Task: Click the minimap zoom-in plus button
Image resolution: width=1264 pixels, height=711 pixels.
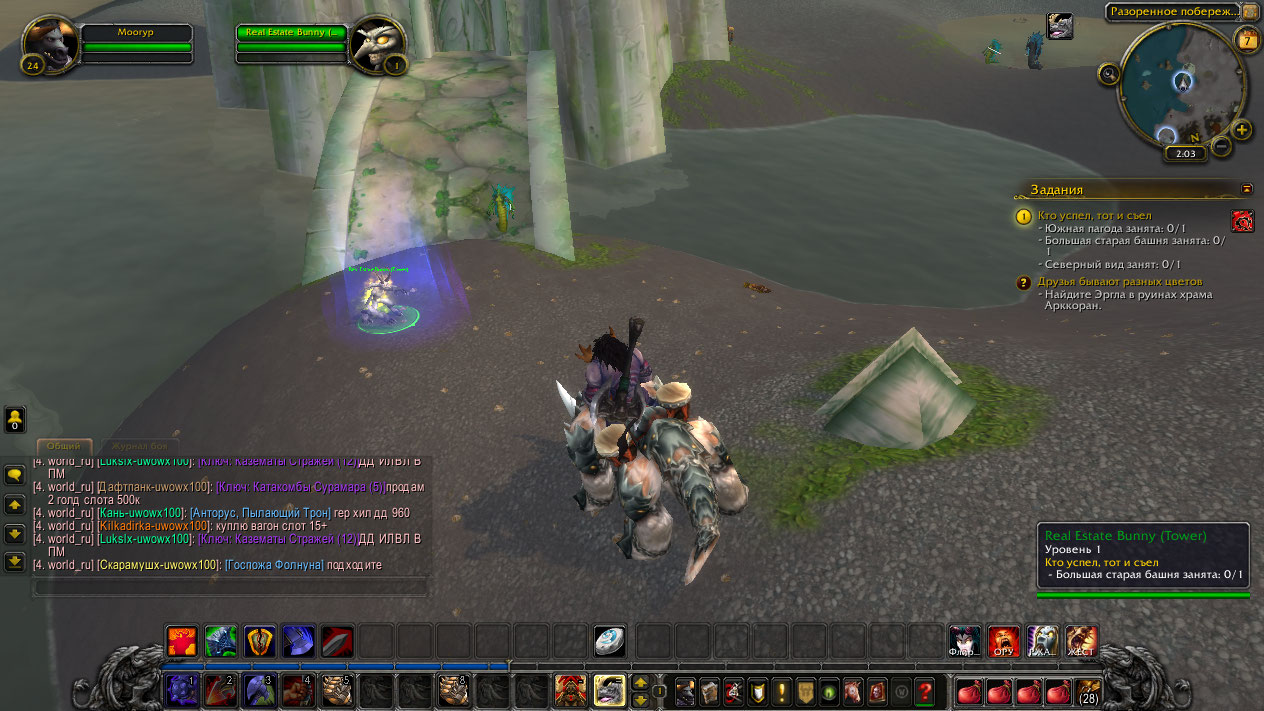Action: [1242, 130]
